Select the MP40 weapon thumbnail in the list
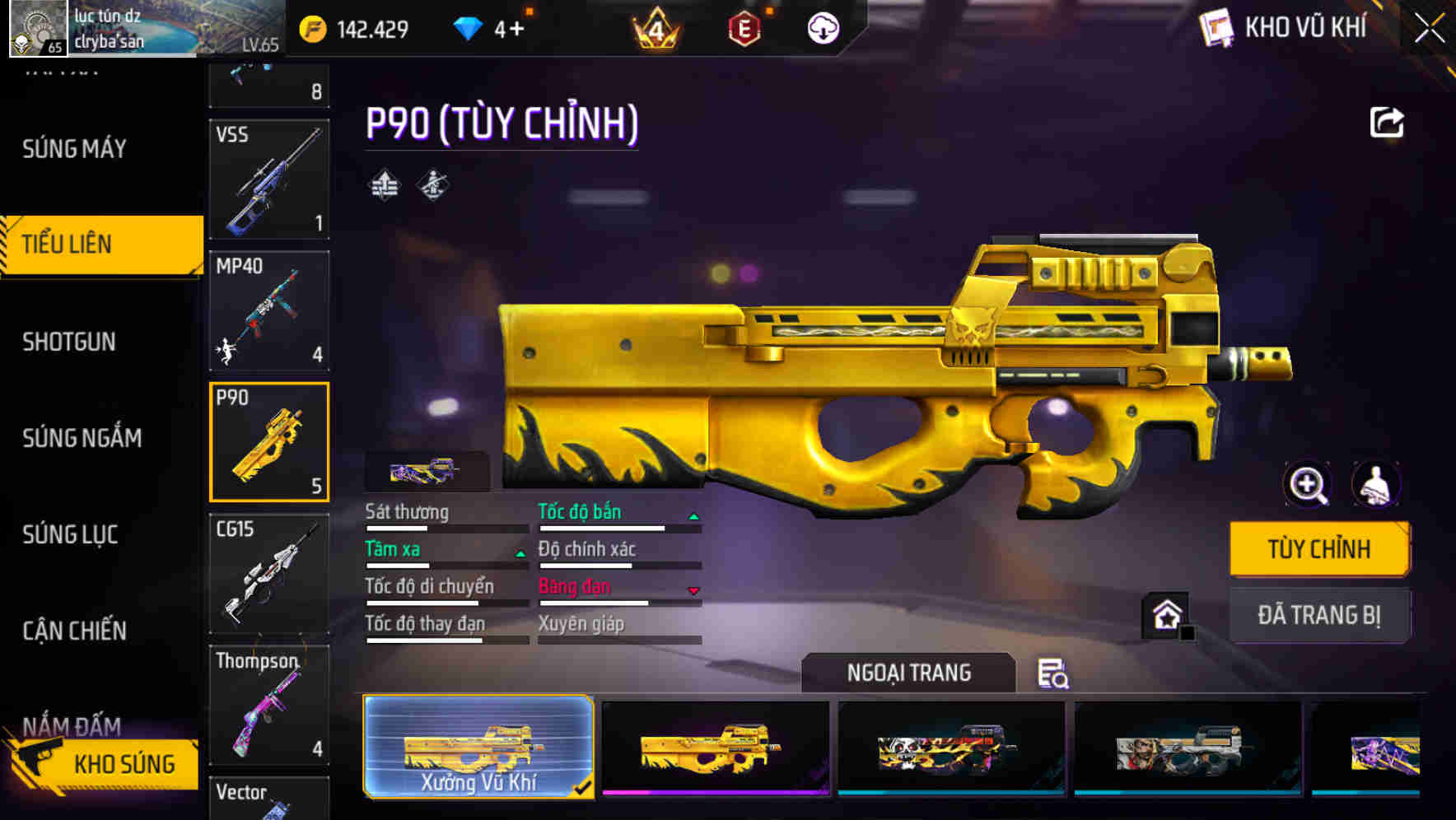 (x=269, y=310)
